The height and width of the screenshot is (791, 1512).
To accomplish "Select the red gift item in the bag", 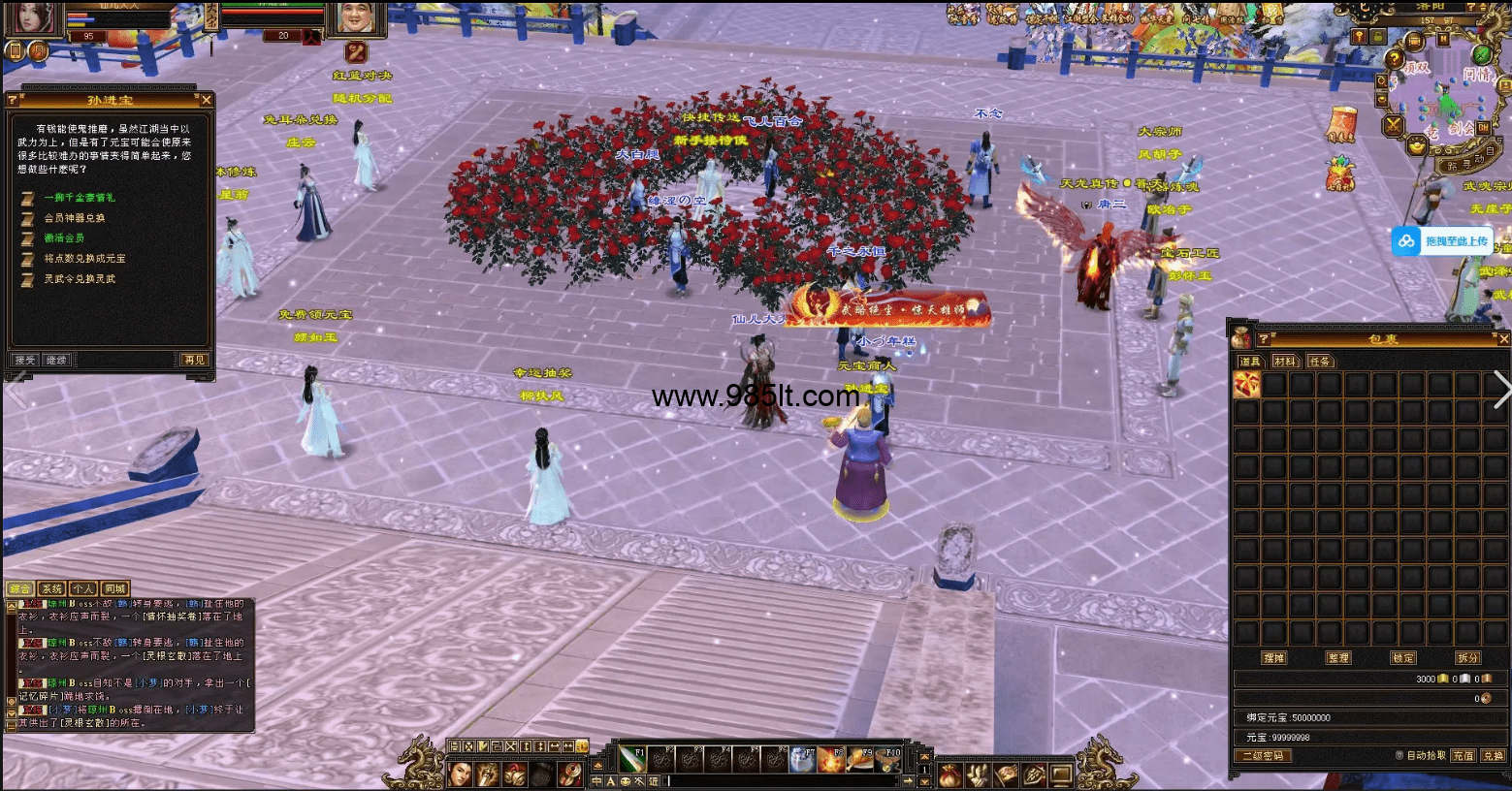I will click(1246, 386).
